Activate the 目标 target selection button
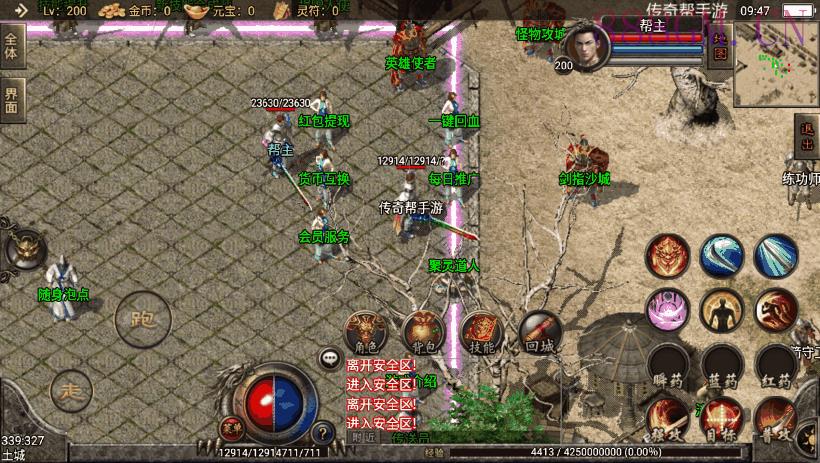820x463 pixels. tap(721, 419)
